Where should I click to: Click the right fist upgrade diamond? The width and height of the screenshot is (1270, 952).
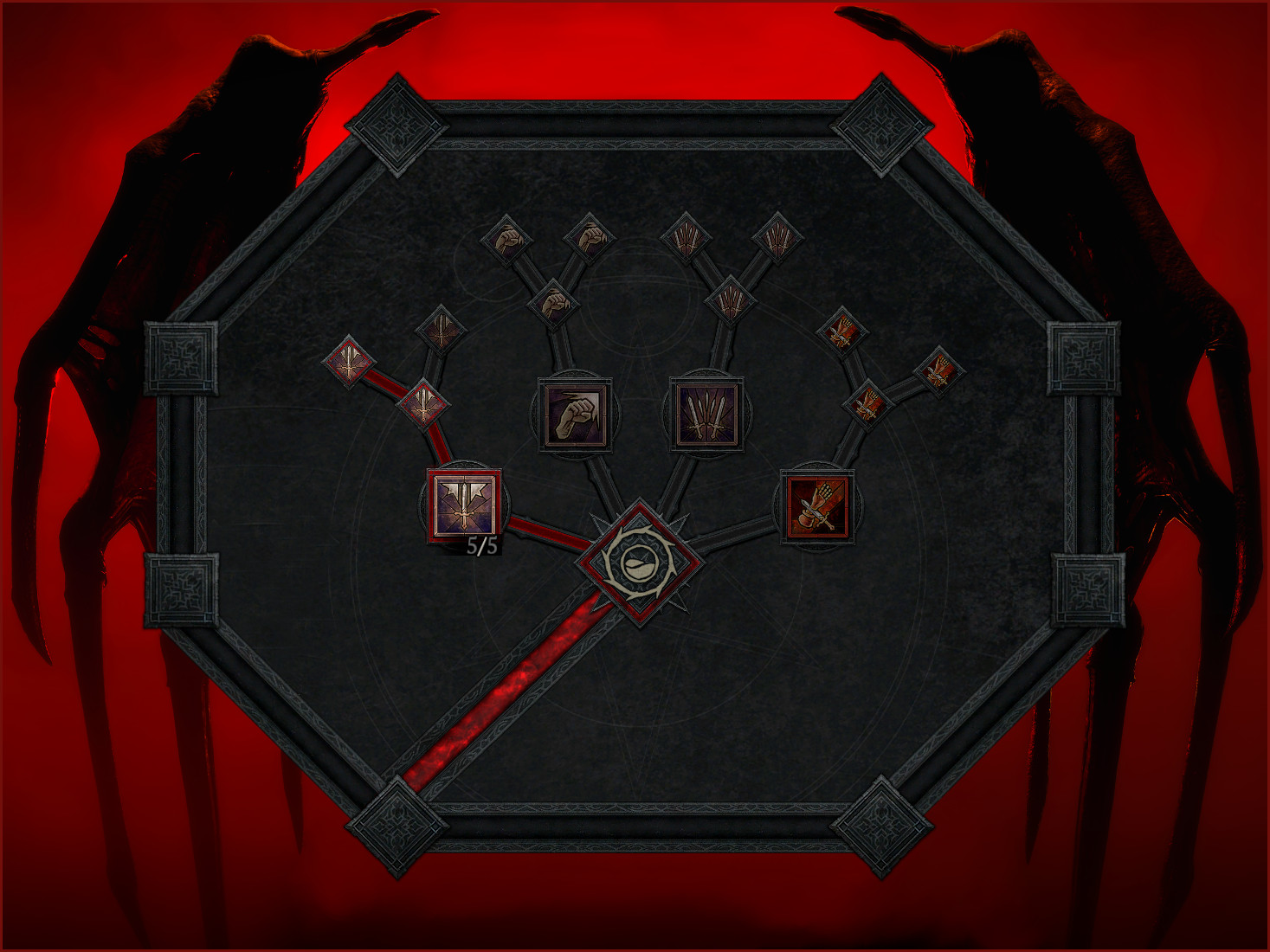click(x=589, y=238)
